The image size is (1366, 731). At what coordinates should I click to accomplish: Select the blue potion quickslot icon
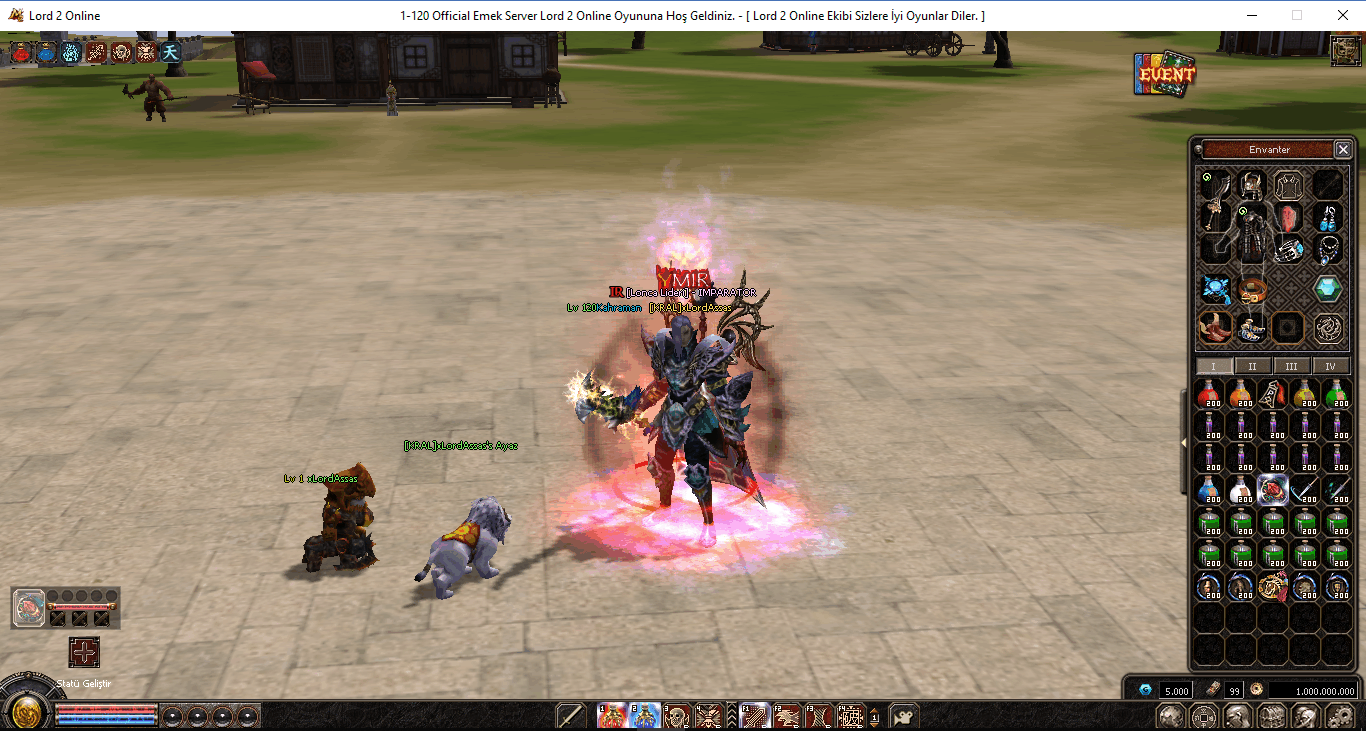tap(46, 52)
